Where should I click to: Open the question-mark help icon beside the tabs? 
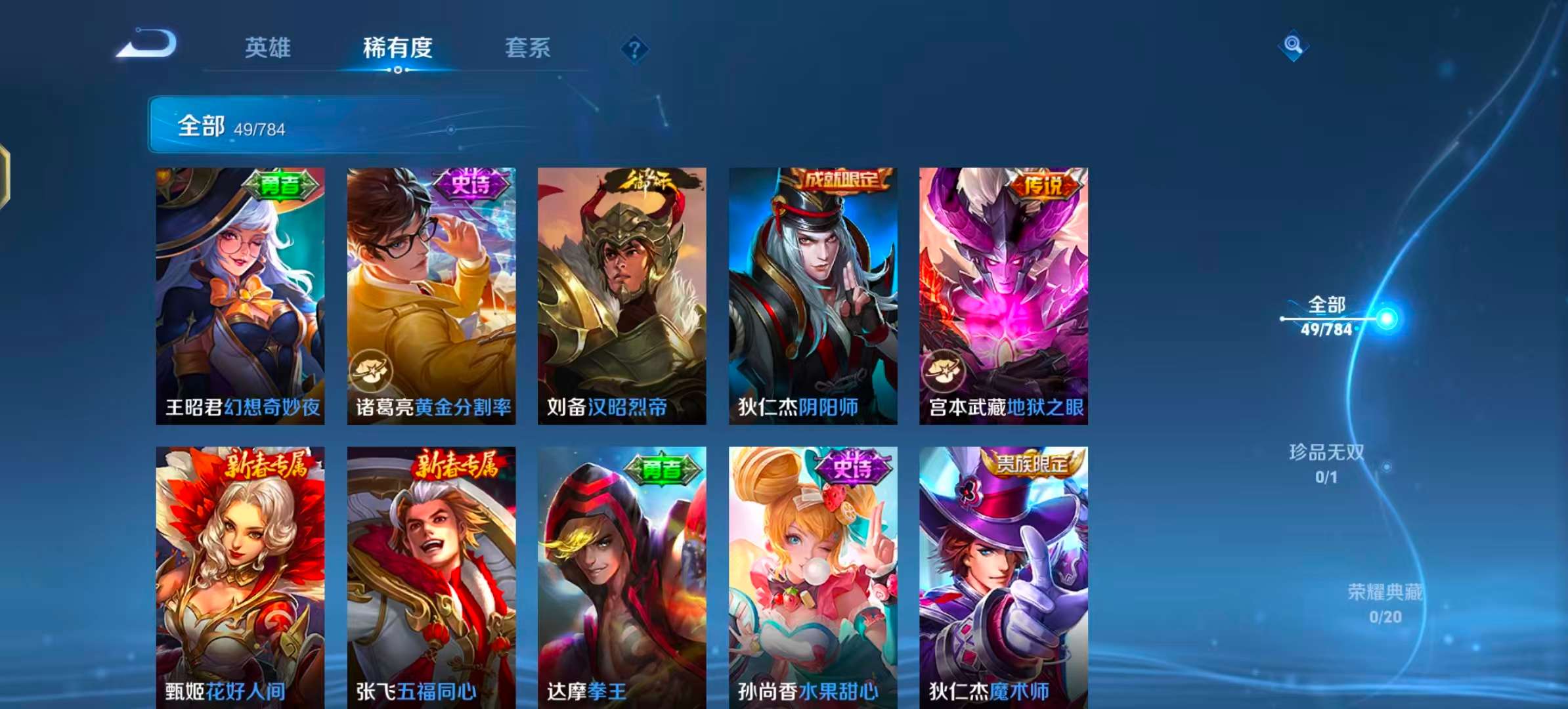tap(632, 47)
